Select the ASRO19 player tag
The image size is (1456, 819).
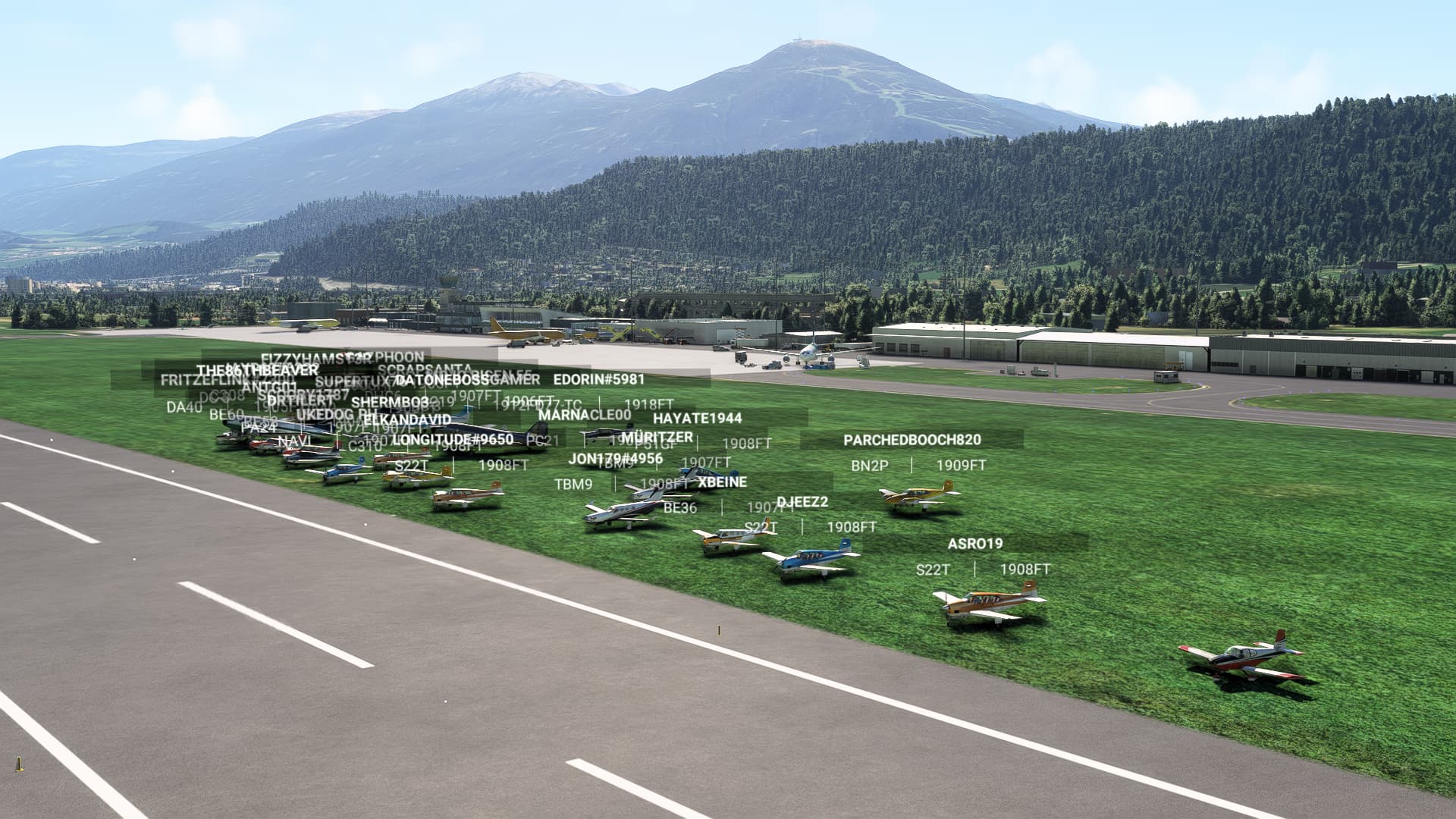pos(975,544)
